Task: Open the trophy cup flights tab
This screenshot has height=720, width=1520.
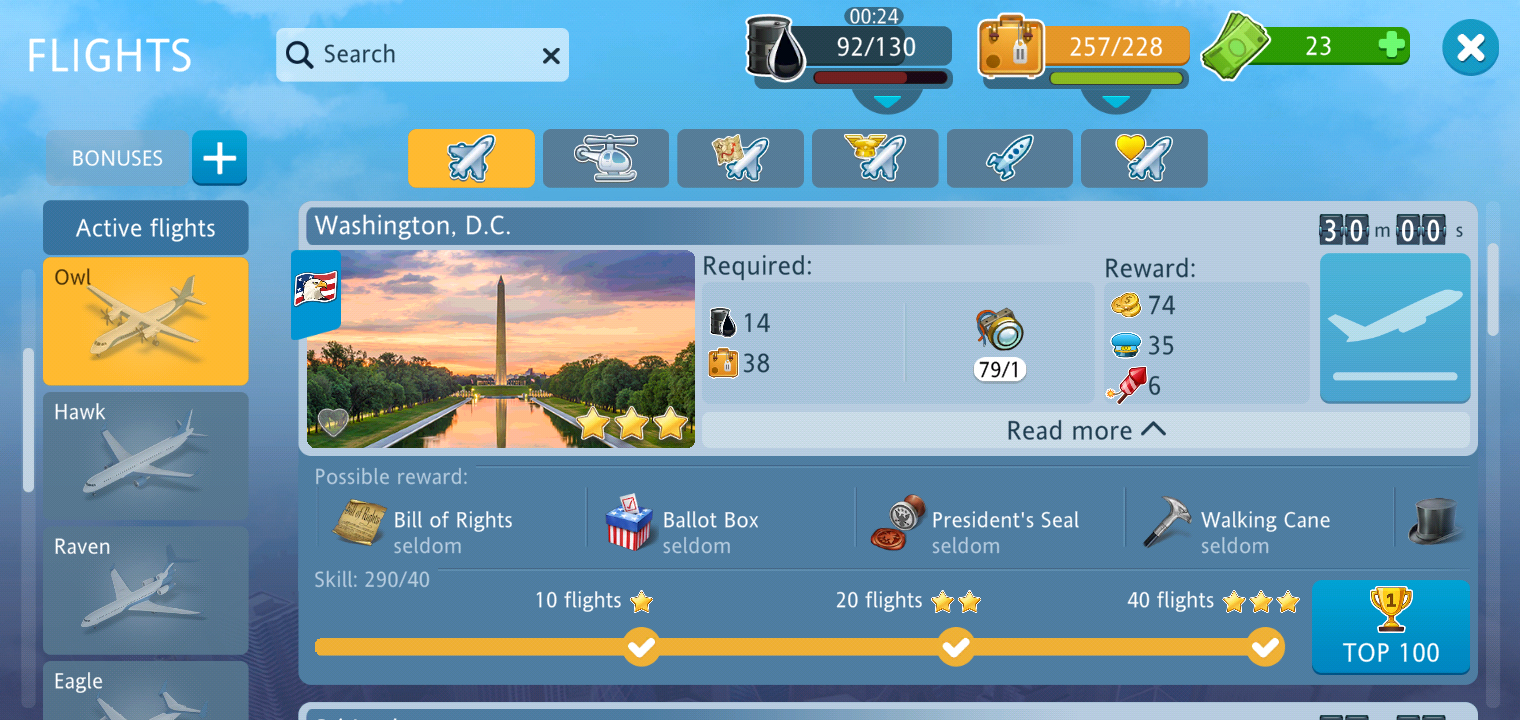Action: click(875, 158)
